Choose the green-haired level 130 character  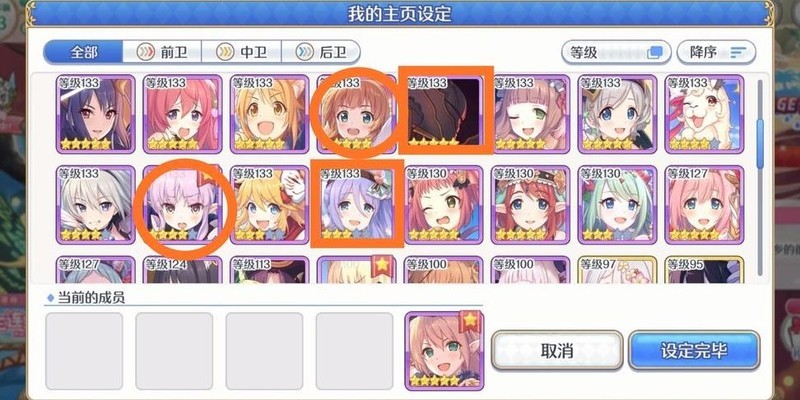coord(614,203)
